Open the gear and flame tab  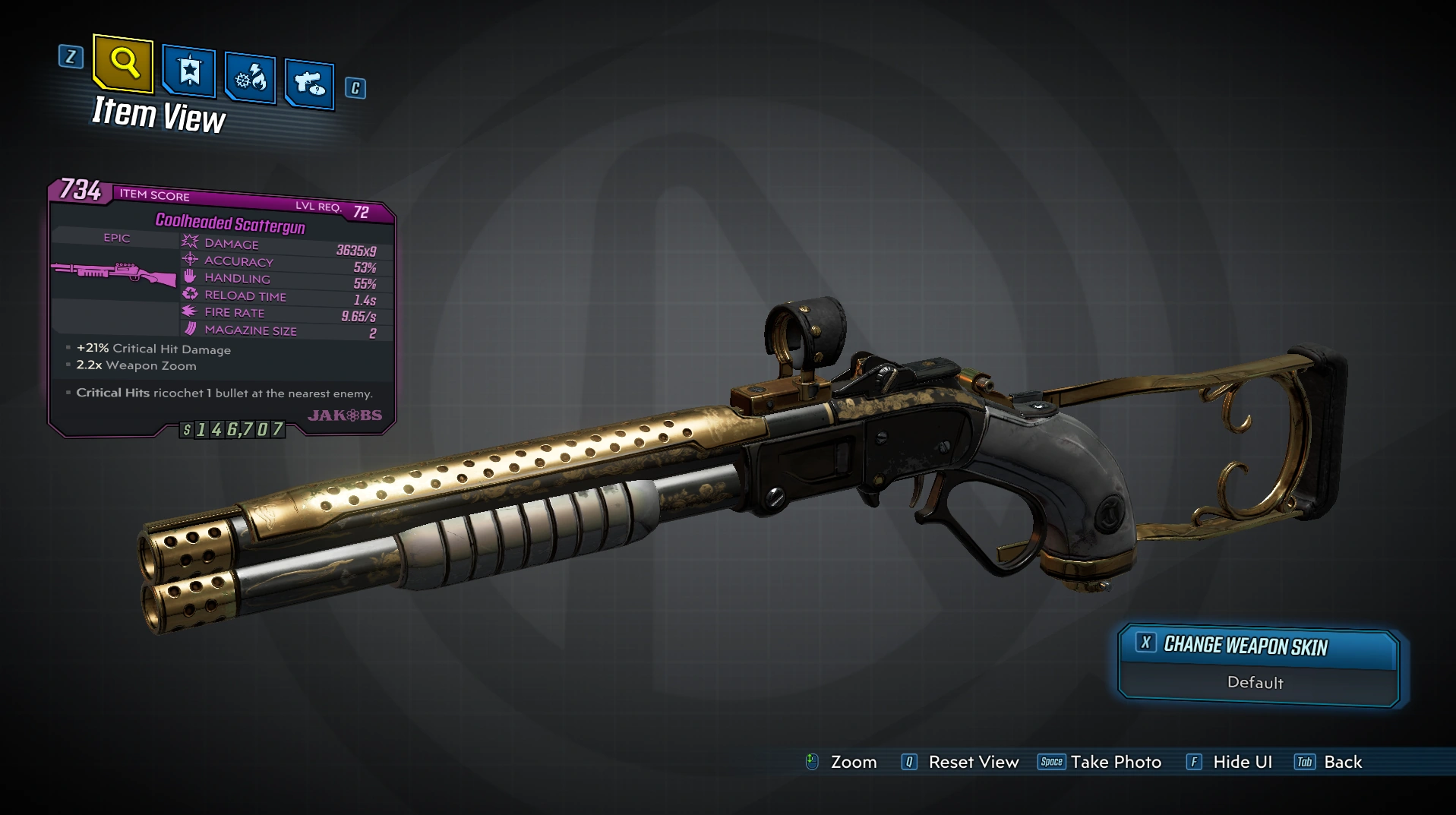click(x=251, y=78)
